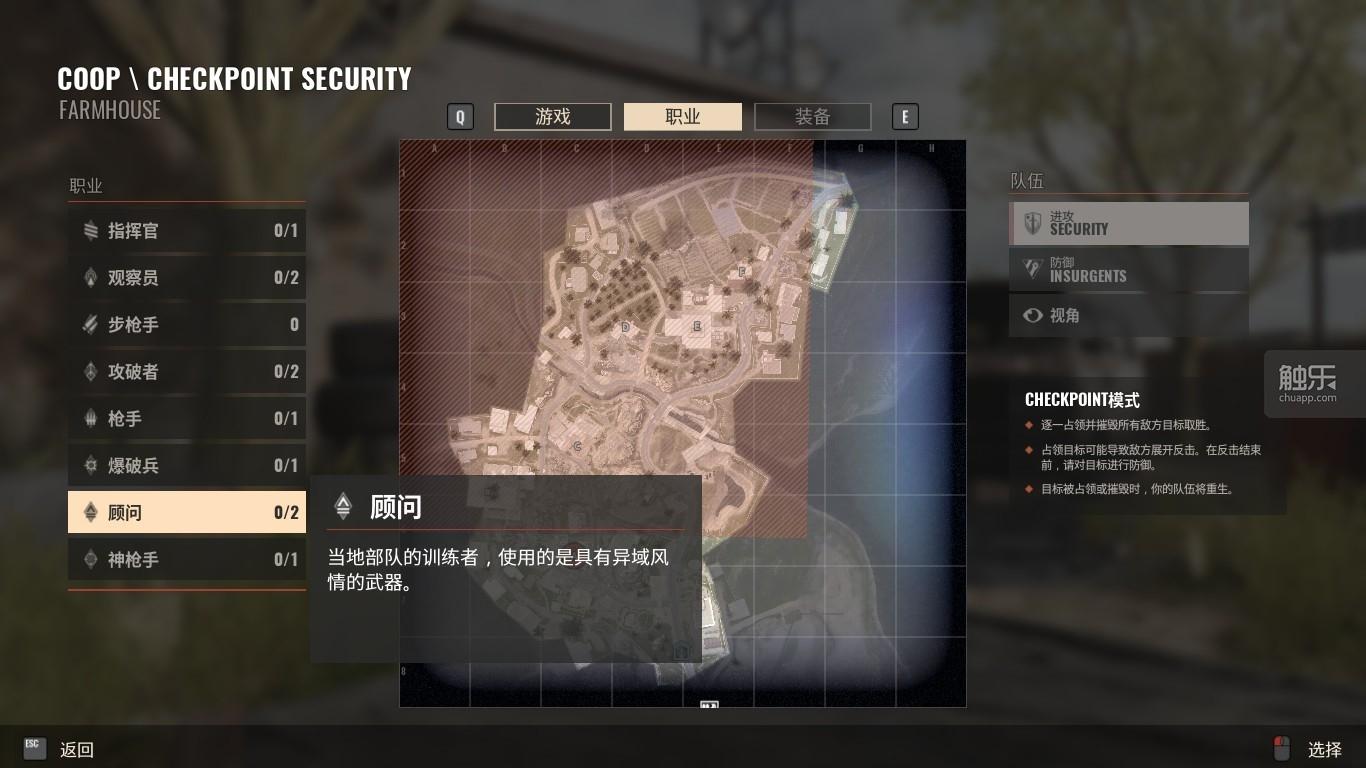This screenshot has width=1366, height=768.
Task: Click the ESC key icon
Action: pos(33,746)
